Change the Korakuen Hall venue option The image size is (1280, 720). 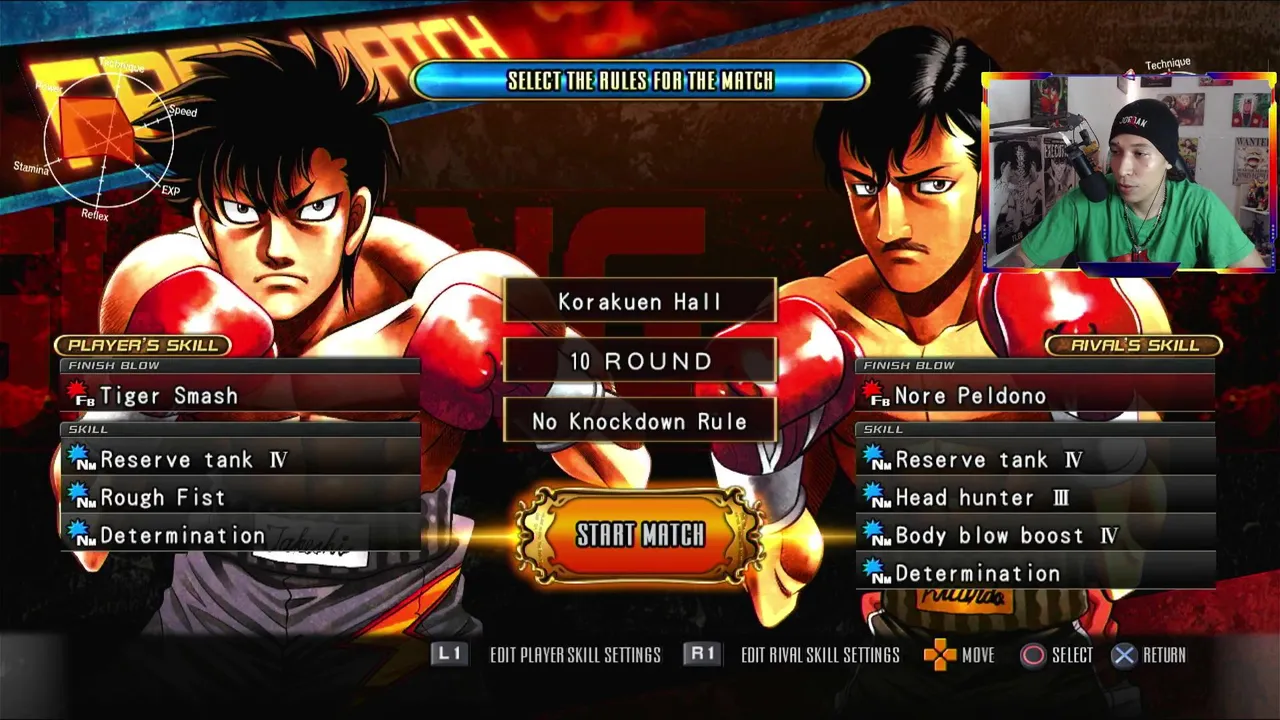pos(640,302)
